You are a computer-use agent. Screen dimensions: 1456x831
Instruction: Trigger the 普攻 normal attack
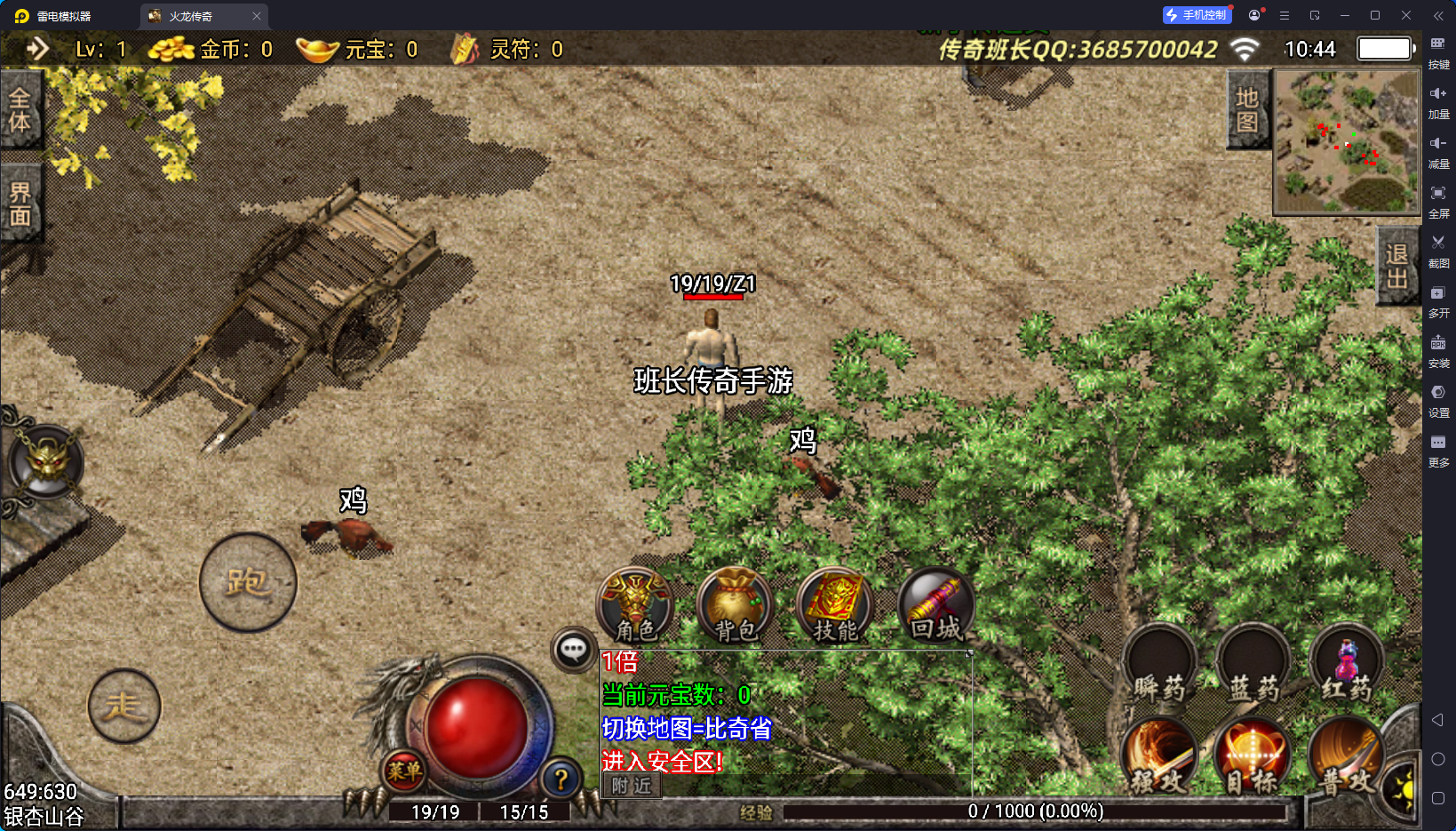click(x=1346, y=757)
